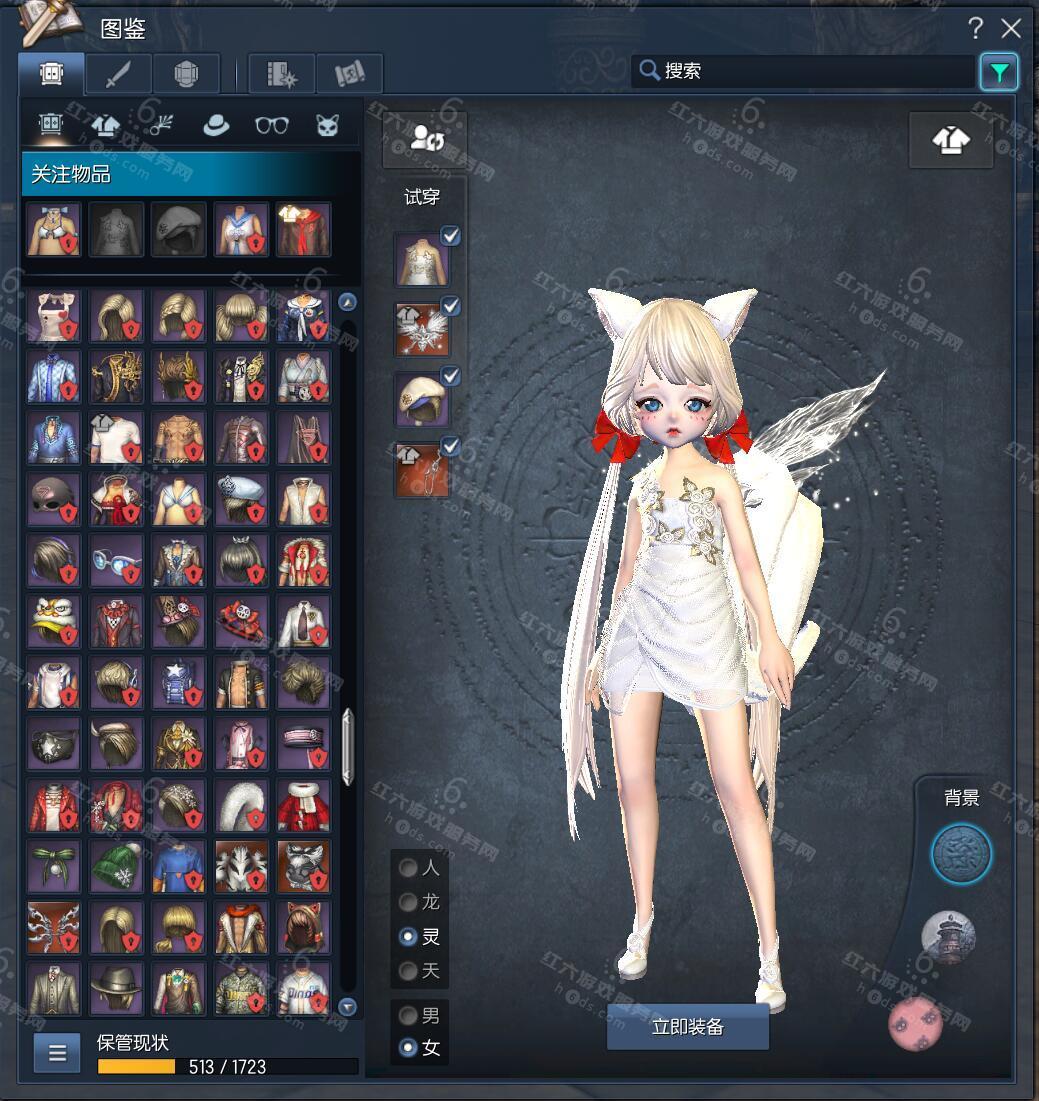Viewport: 1039px width, 1101px height.
Task: Open the list menu beside 保管现状
Action: [x=57, y=1052]
